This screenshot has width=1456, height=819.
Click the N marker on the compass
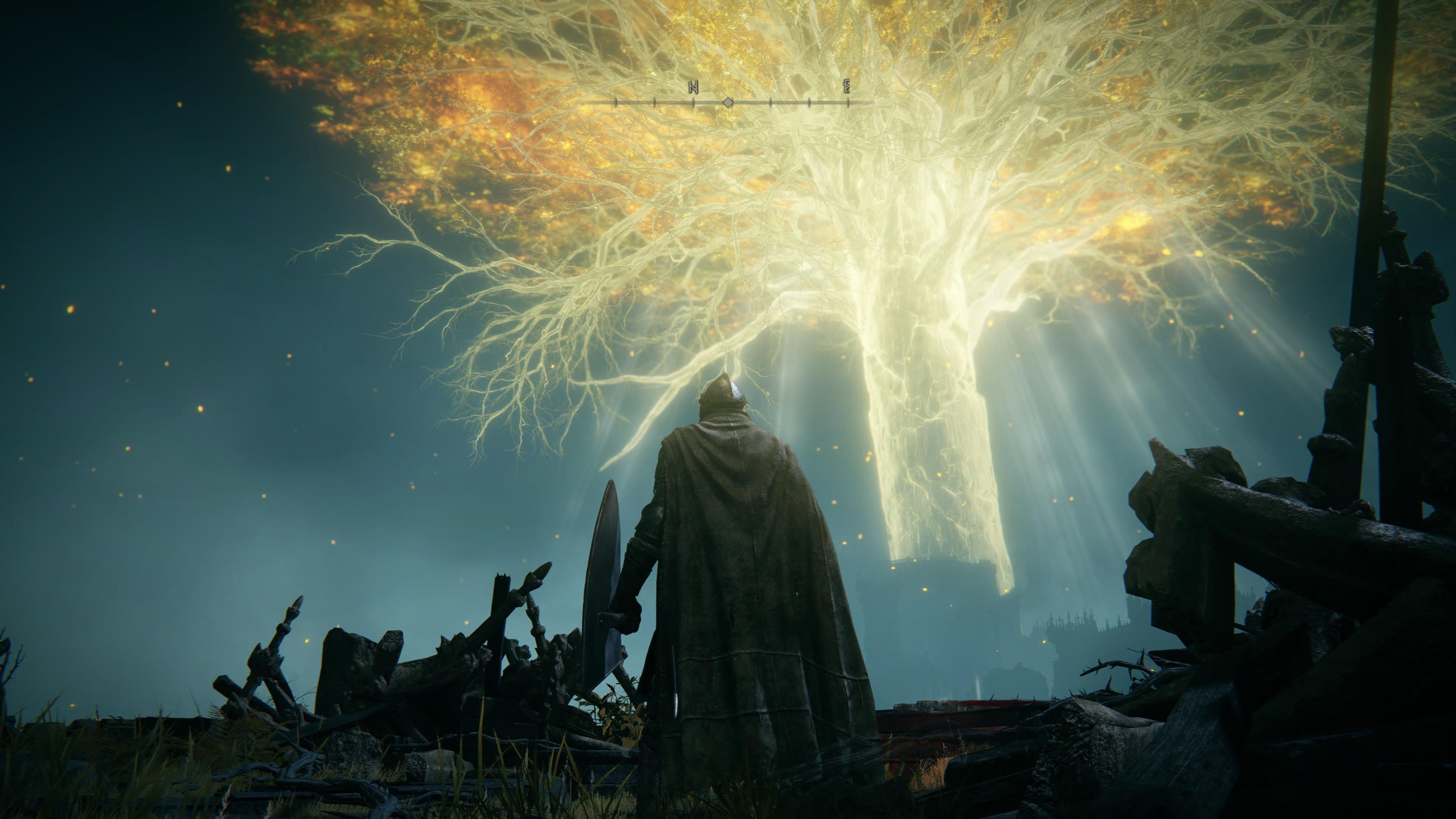pos(693,88)
